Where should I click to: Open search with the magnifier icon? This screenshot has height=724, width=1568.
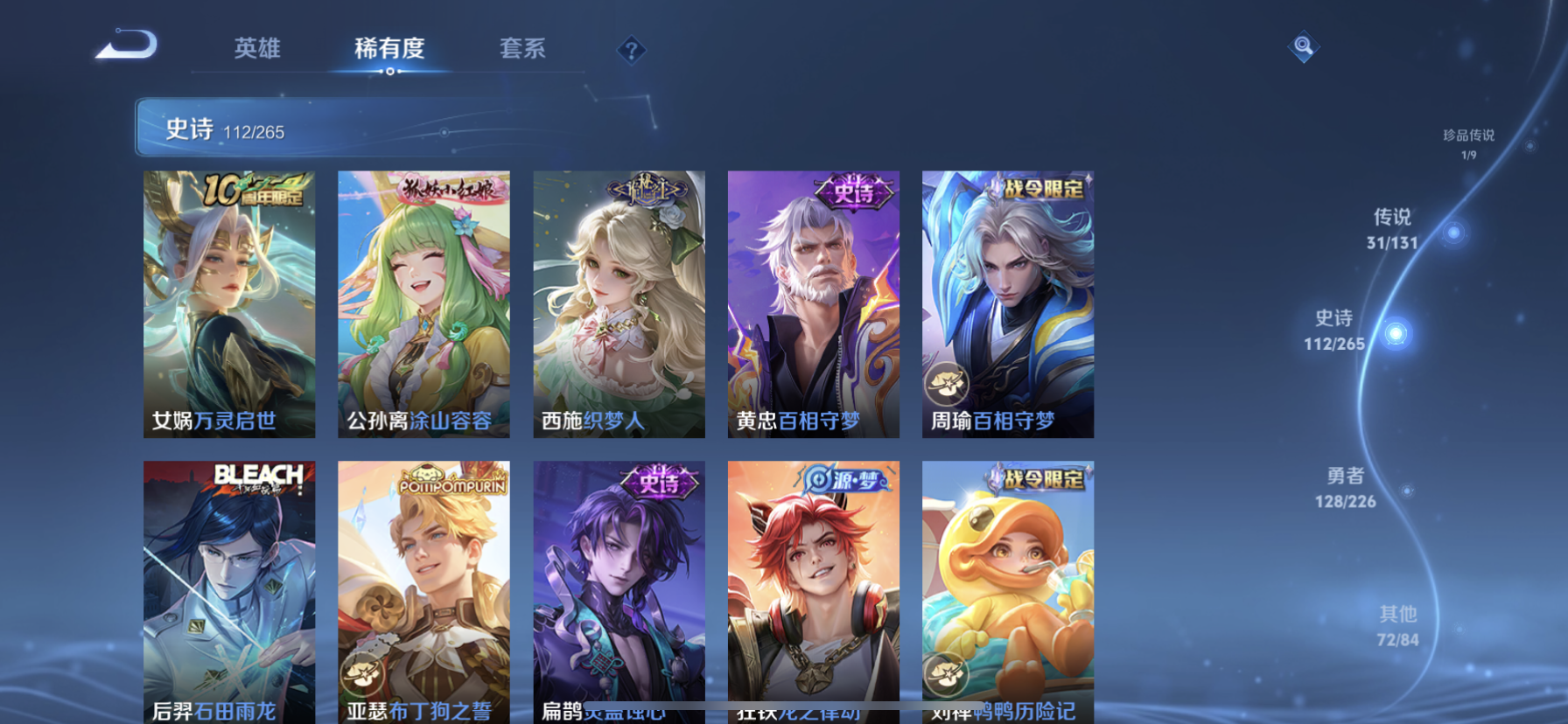coord(1303,46)
